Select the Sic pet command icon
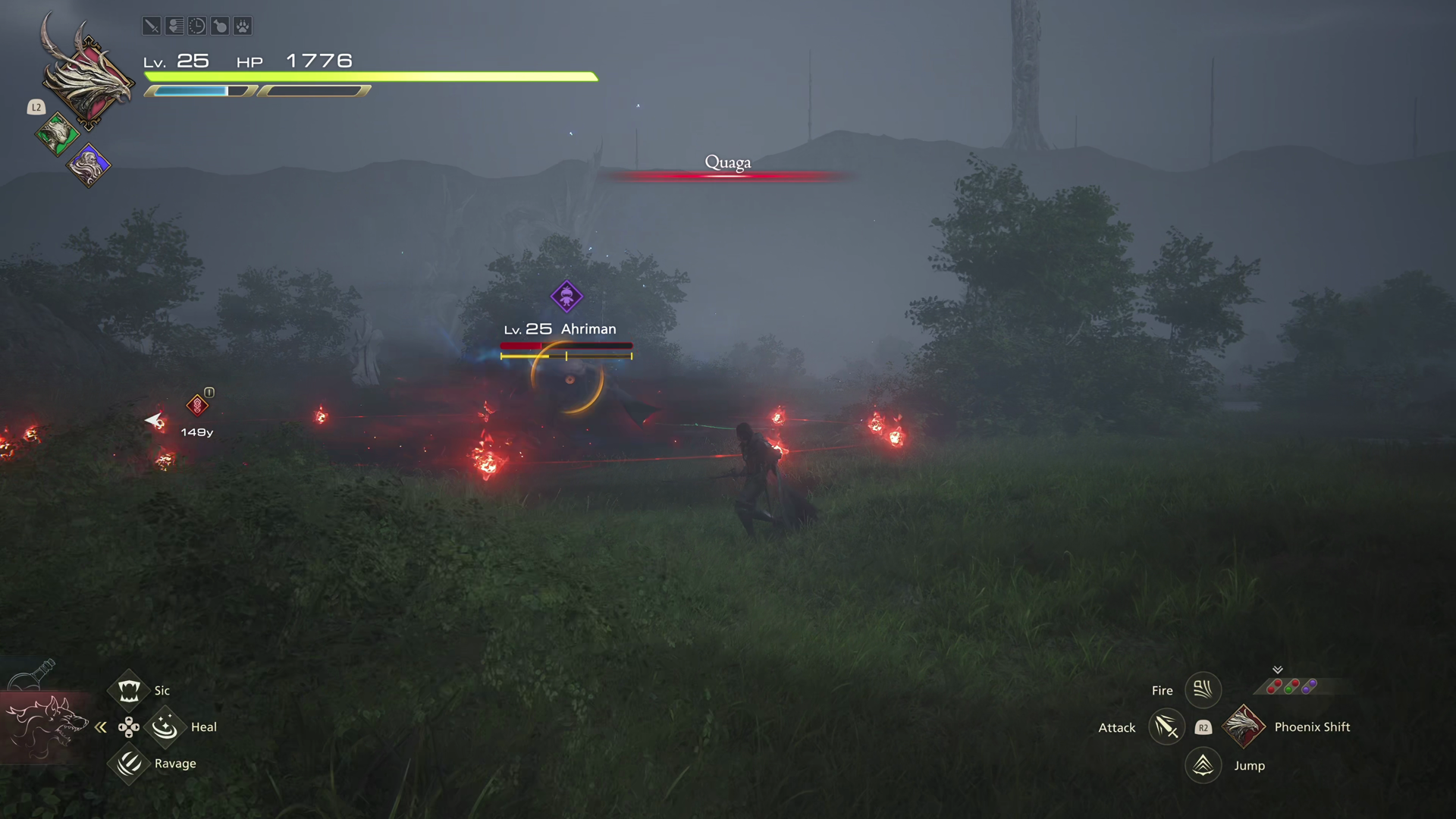 point(128,690)
